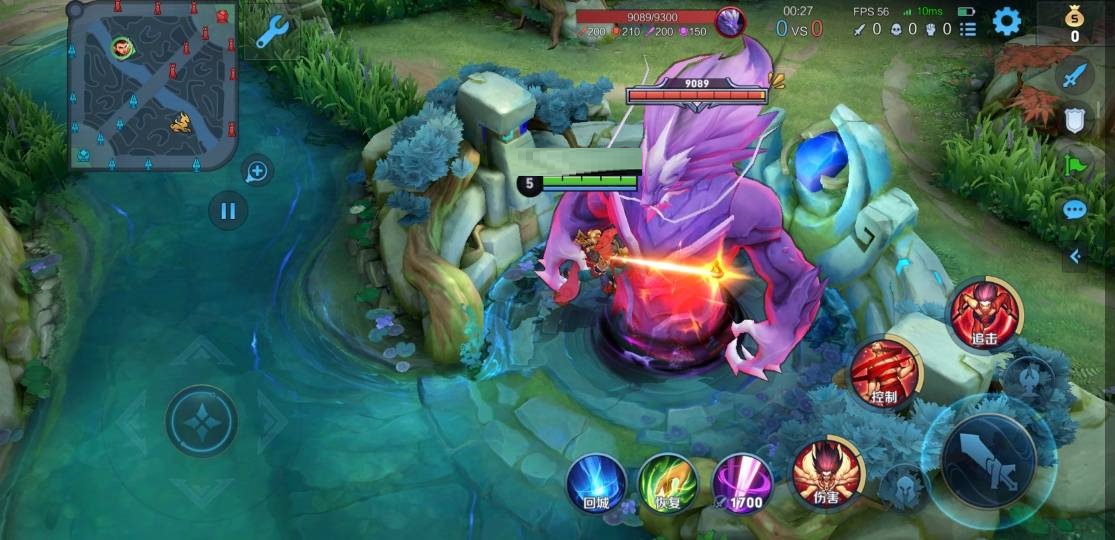The width and height of the screenshot is (1115, 540).
Task: Show the scoreboard list icon
Action: [x=968, y=29]
